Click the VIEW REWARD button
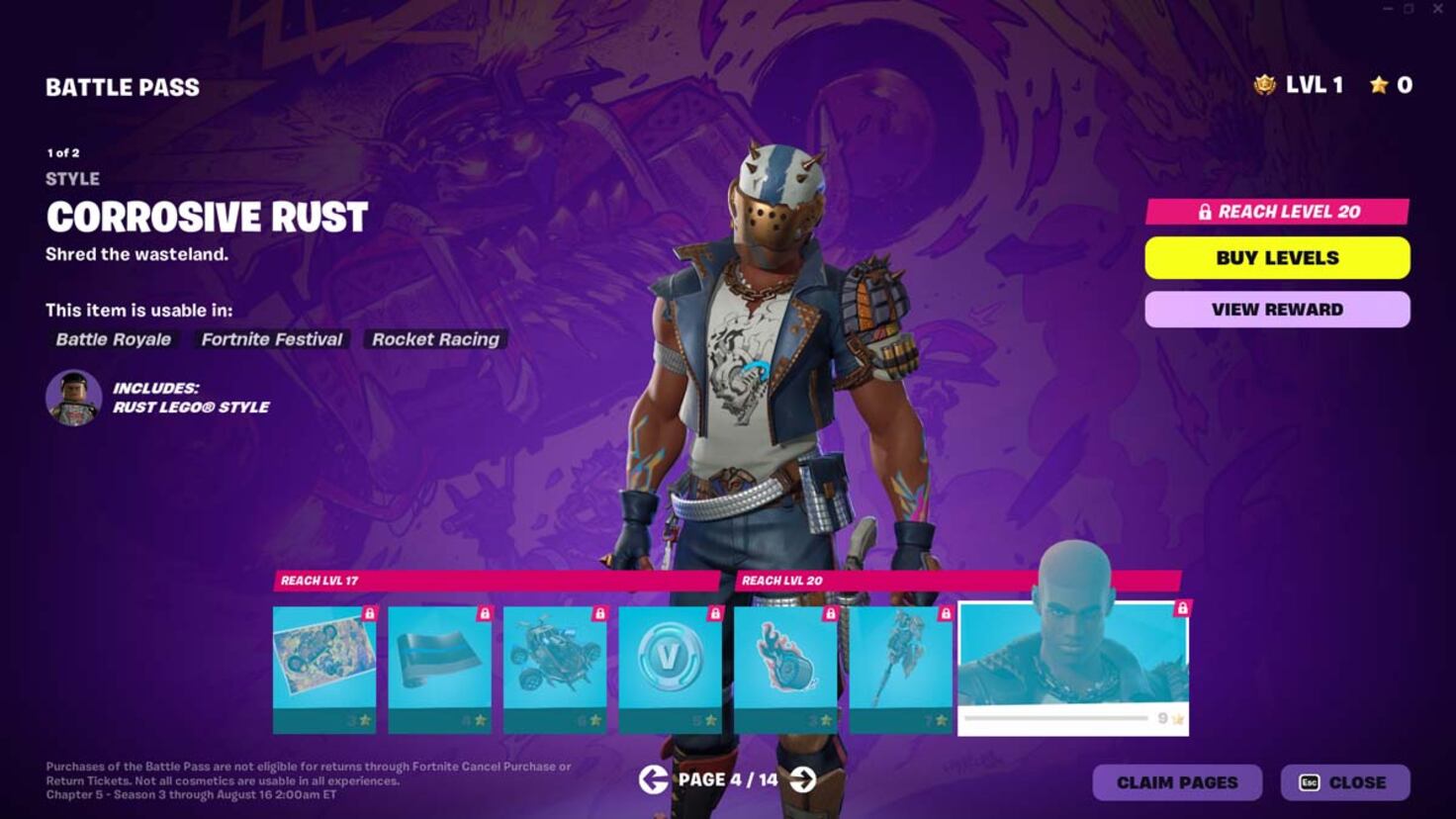The width and height of the screenshot is (1456, 819). [x=1277, y=309]
